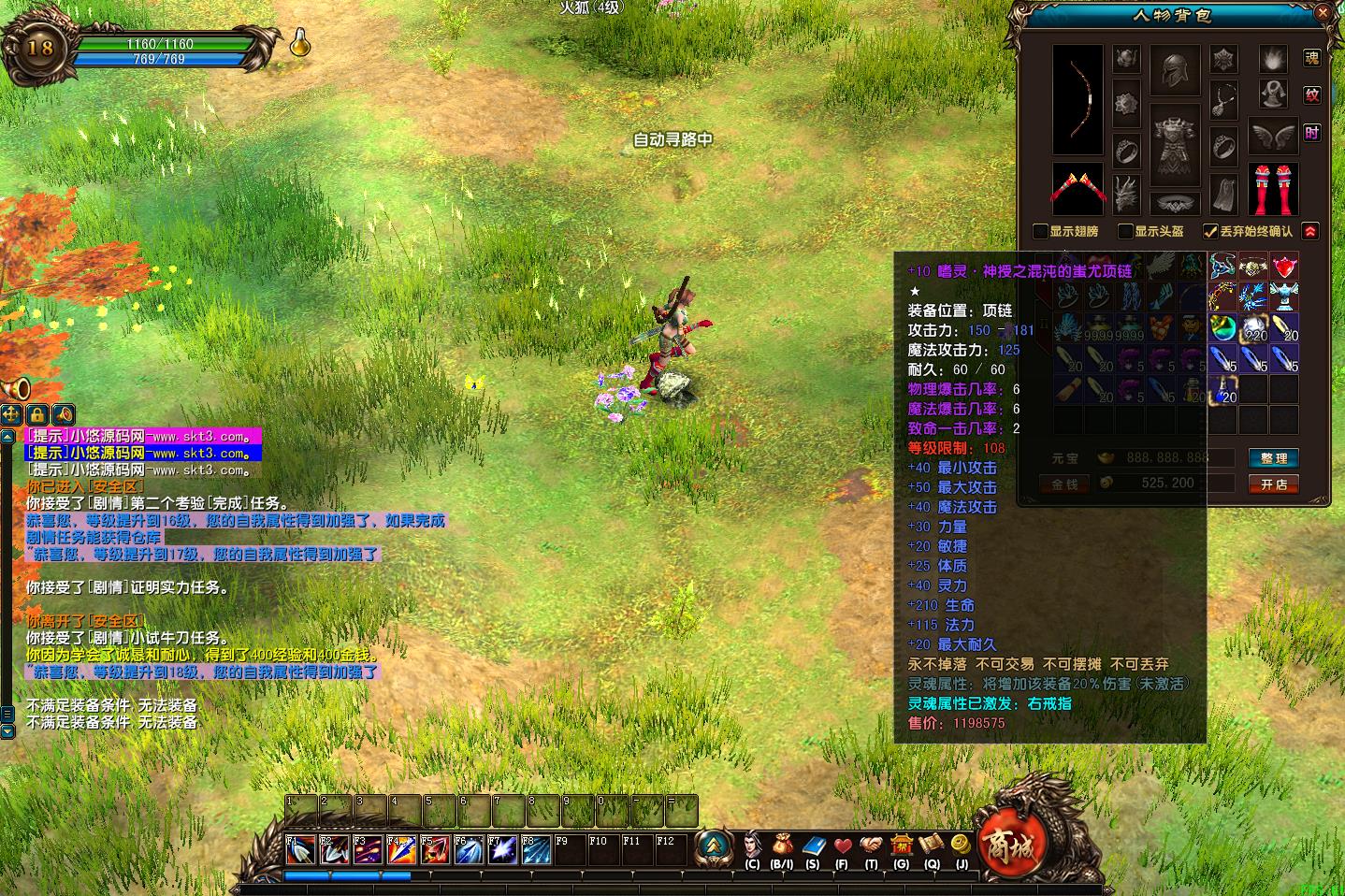The image size is (1345, 896).
Task: Select the equipped bow weapon slot
Action: [x=1077, y=99]
